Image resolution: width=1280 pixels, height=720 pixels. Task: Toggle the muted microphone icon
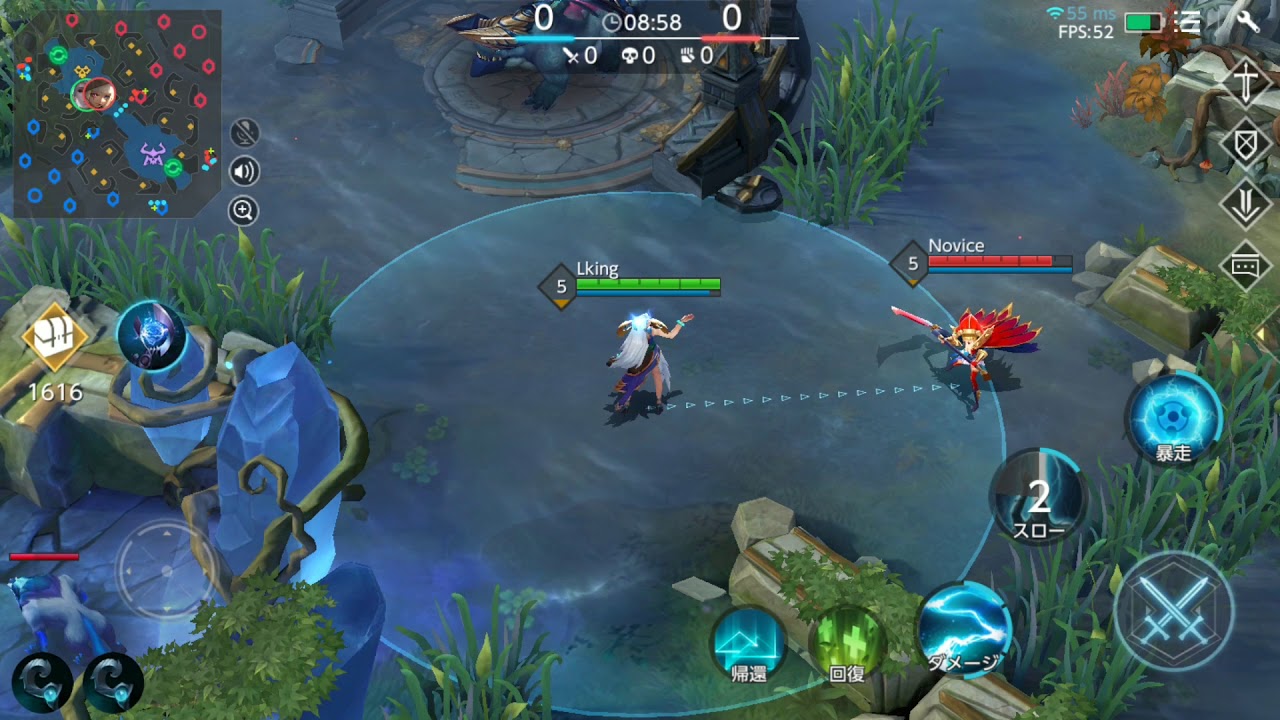tap(244, 133)
